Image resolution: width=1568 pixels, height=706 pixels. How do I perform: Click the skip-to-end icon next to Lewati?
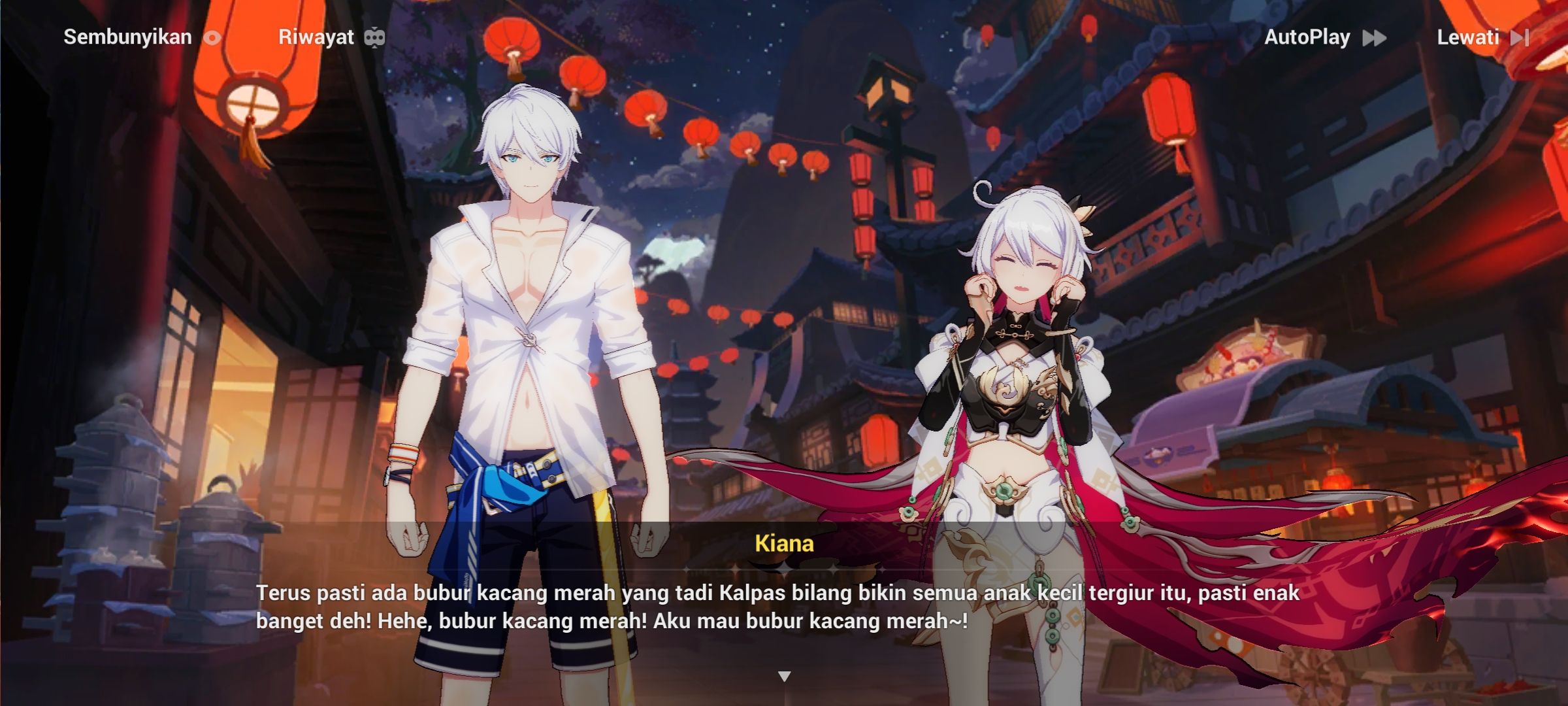click(x=1519, y=37)
